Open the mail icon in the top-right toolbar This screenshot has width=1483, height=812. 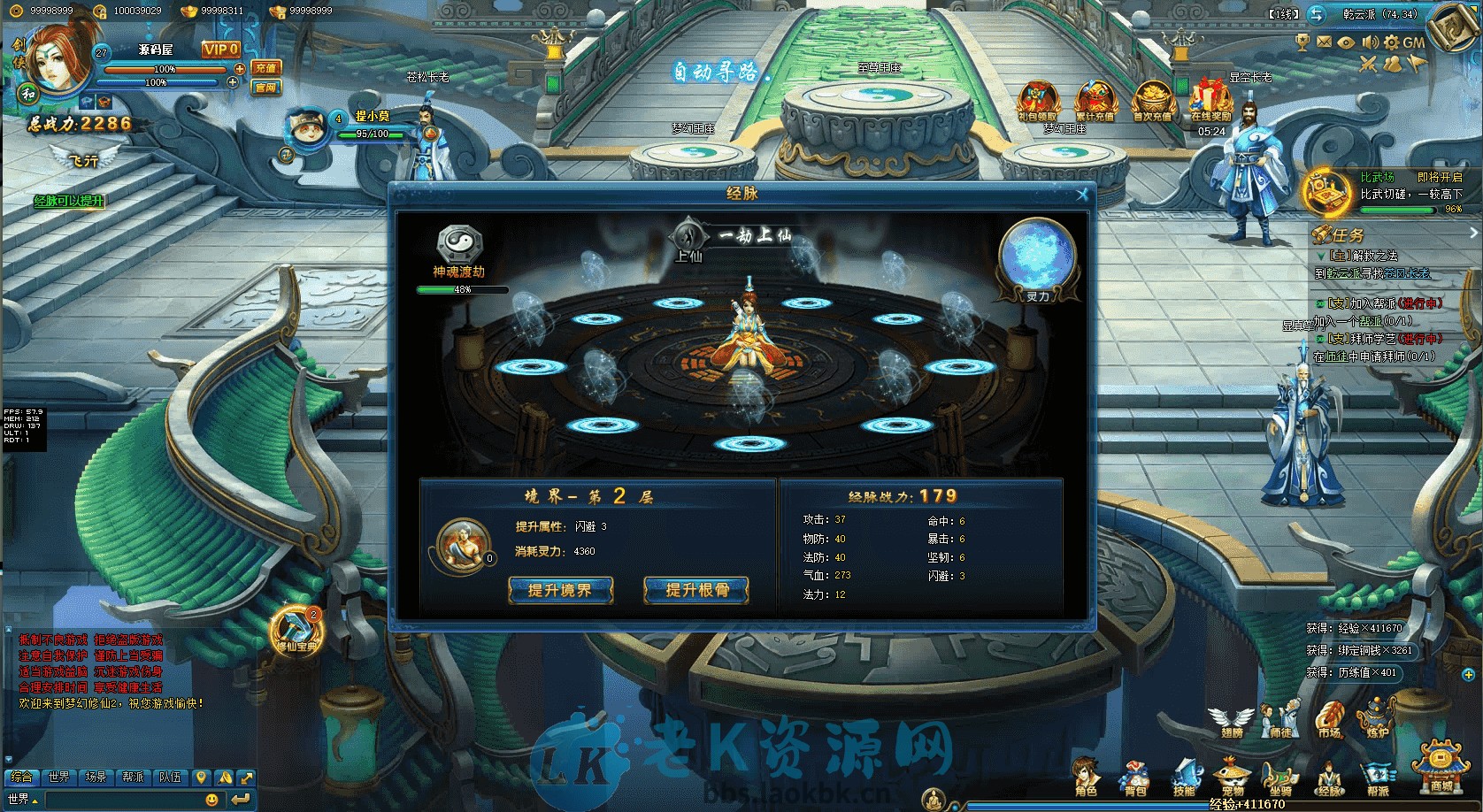click(x=1324, y=42)
